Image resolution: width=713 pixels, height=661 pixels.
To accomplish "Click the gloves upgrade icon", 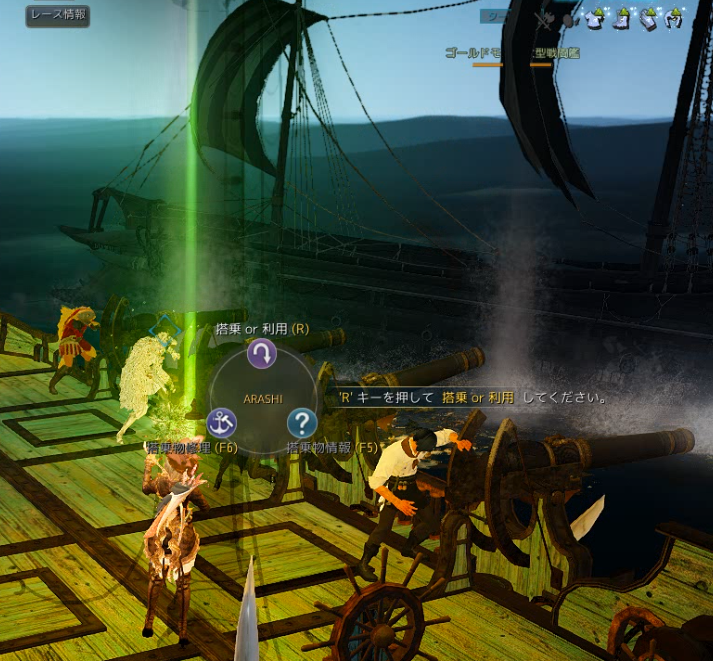I will [646, 20].
